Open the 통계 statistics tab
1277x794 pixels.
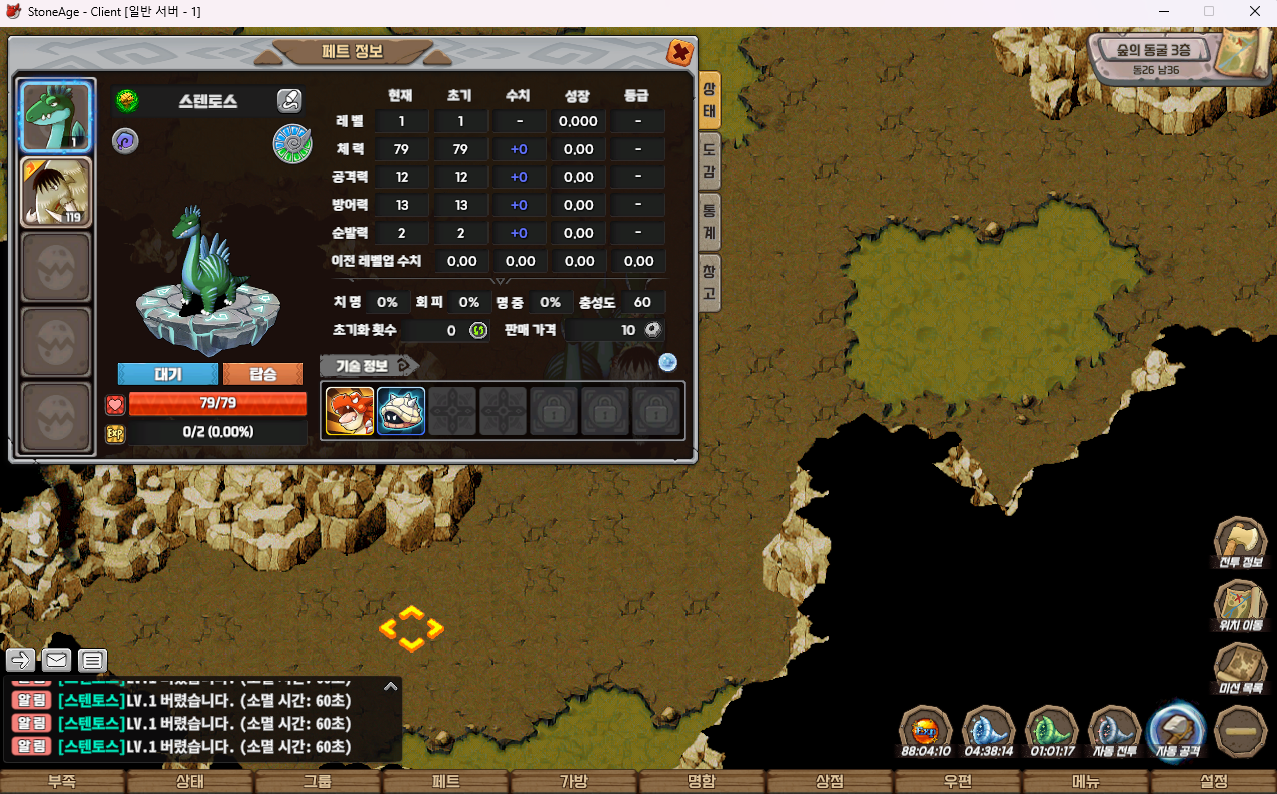coord(709,221)
